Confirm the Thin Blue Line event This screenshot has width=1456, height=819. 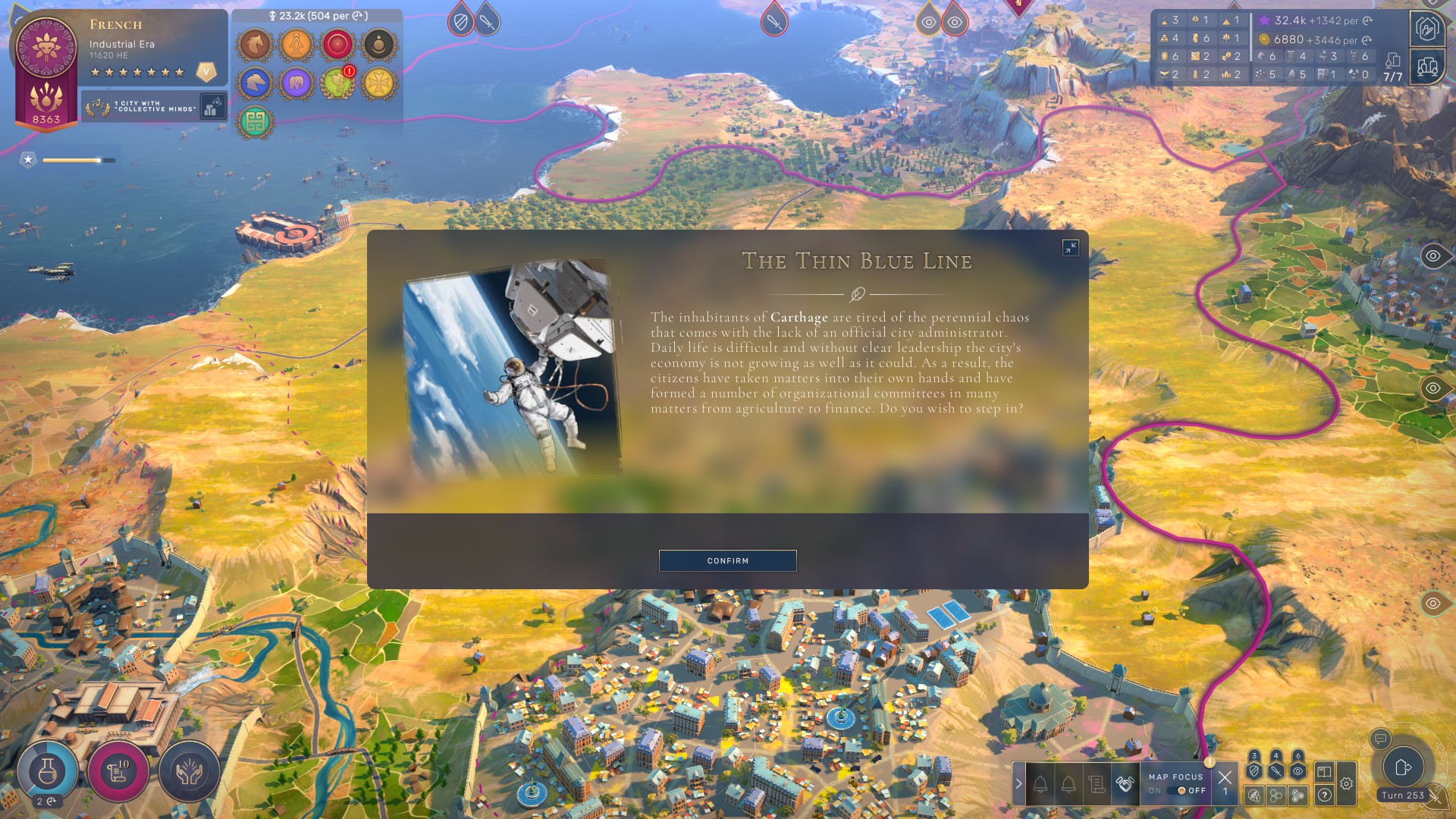pos(727,560)
